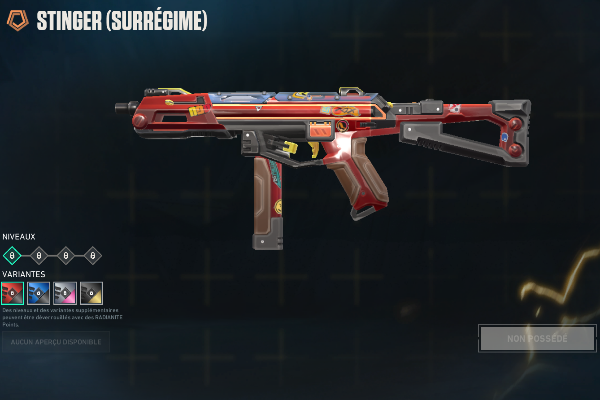Image resolution: width=600 pixels, height=400 pixels.
Task: Choose the blue variant swatch
Action: (x=39, y=293)
